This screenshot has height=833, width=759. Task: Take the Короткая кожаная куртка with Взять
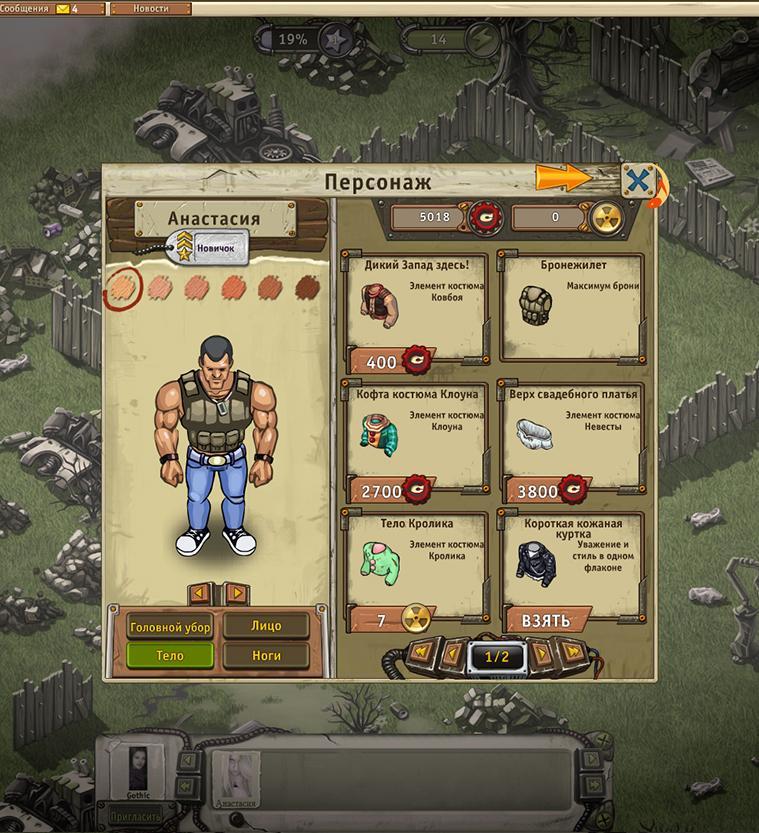546,620
